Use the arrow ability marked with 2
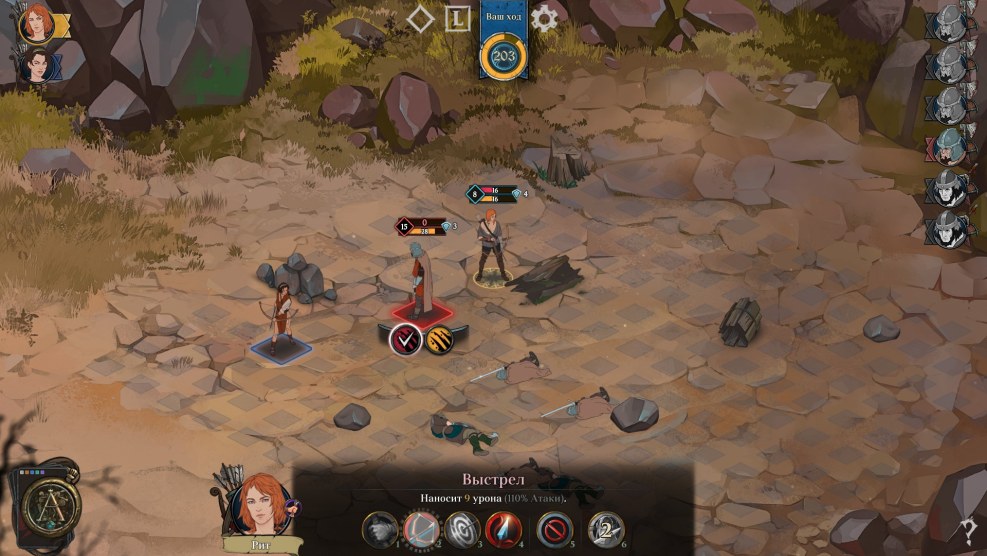This screenshot has height=556, width=987. point(605,528)
